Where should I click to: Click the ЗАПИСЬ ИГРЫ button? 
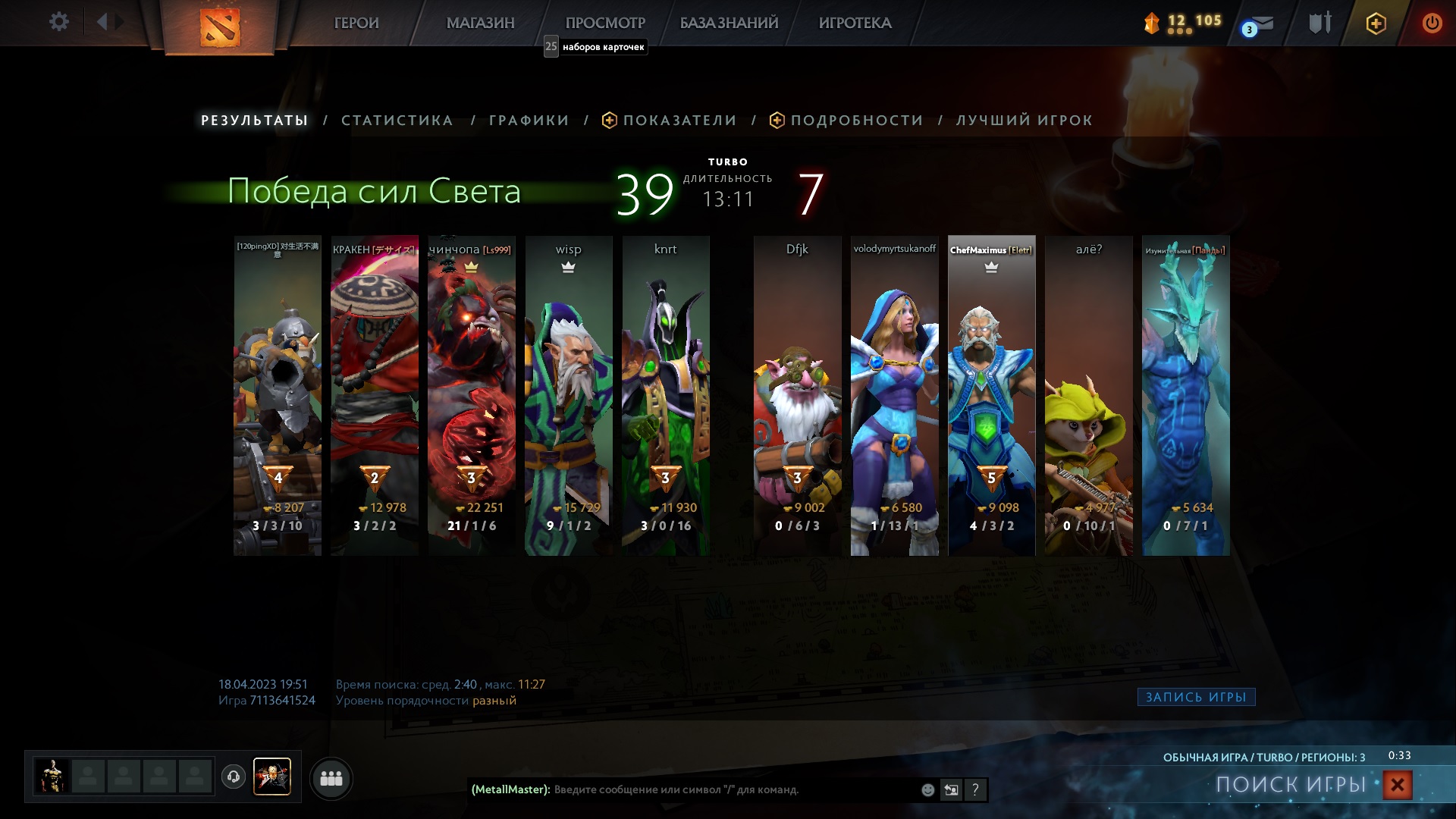pos(1195,698)
